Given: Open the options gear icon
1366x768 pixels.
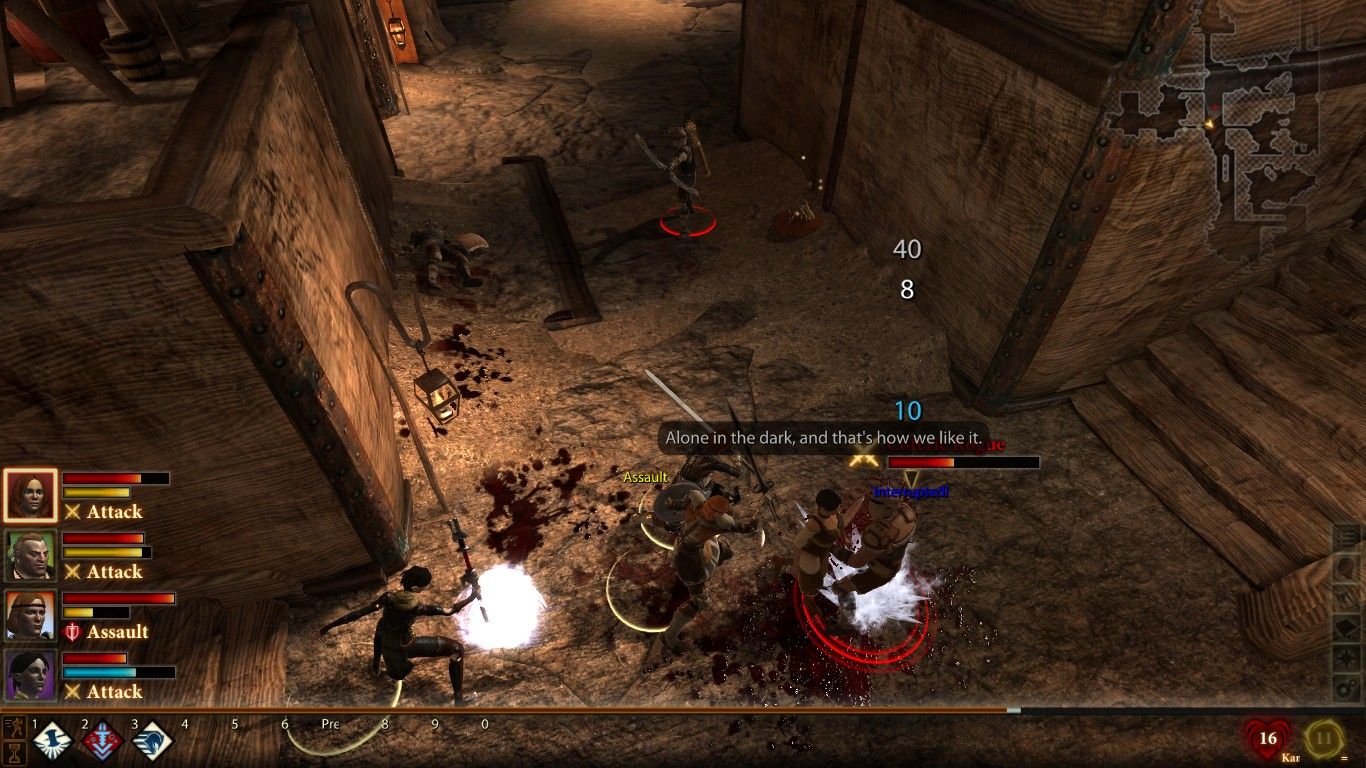Looking at the screenshot, I should 1346,688.
